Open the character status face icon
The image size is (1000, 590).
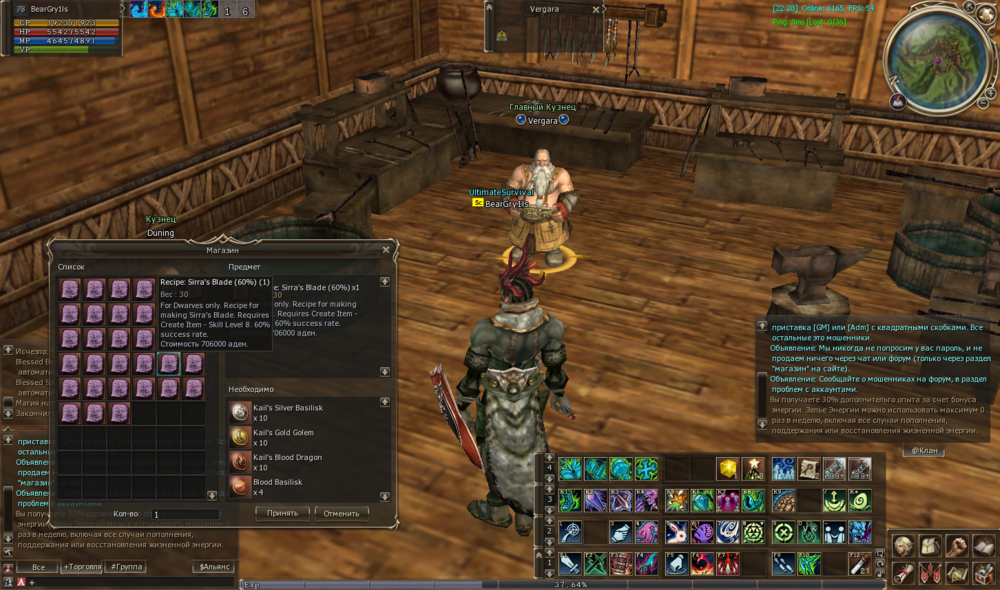904,547
